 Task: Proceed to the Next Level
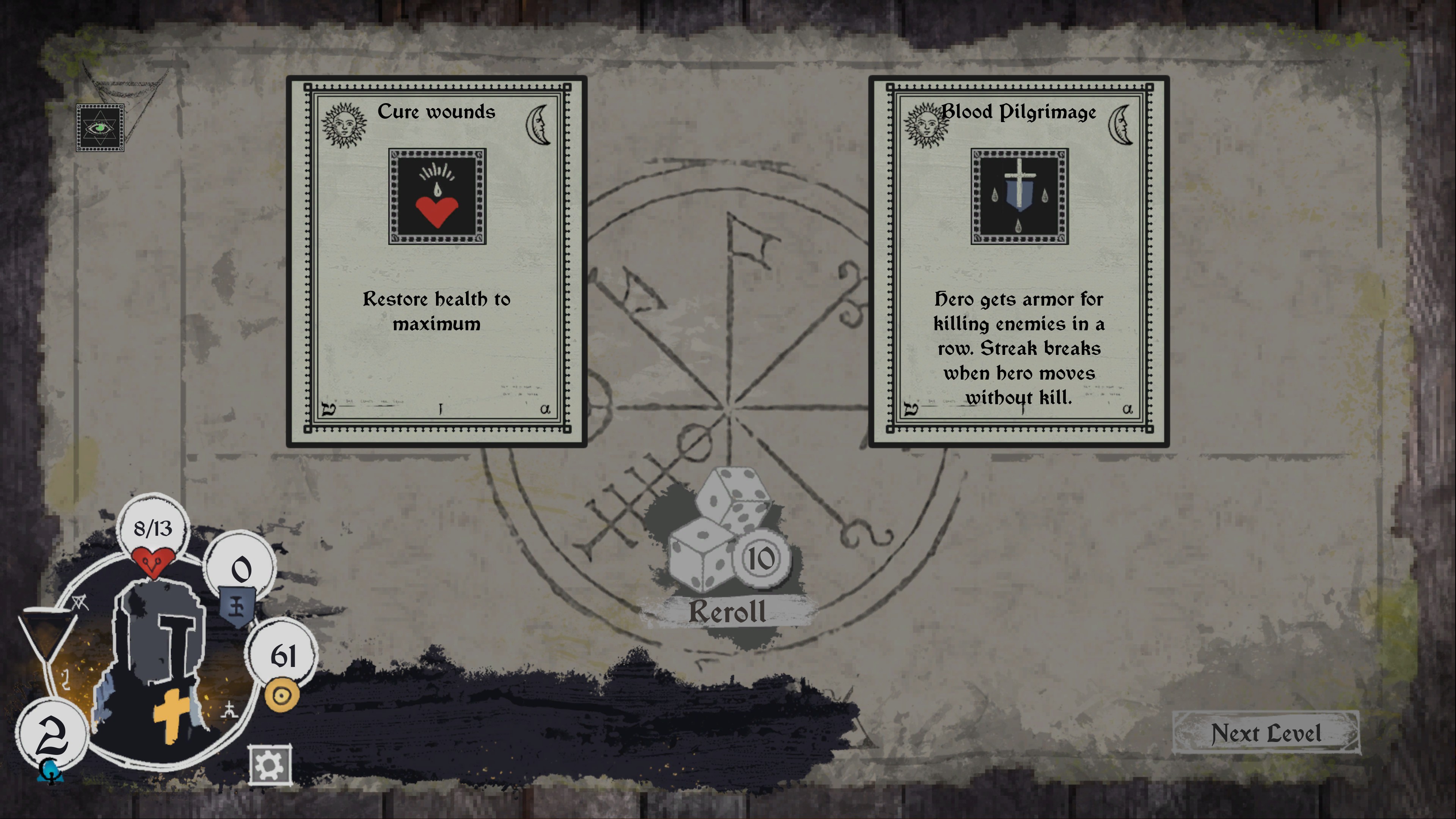click(1266, 733)
